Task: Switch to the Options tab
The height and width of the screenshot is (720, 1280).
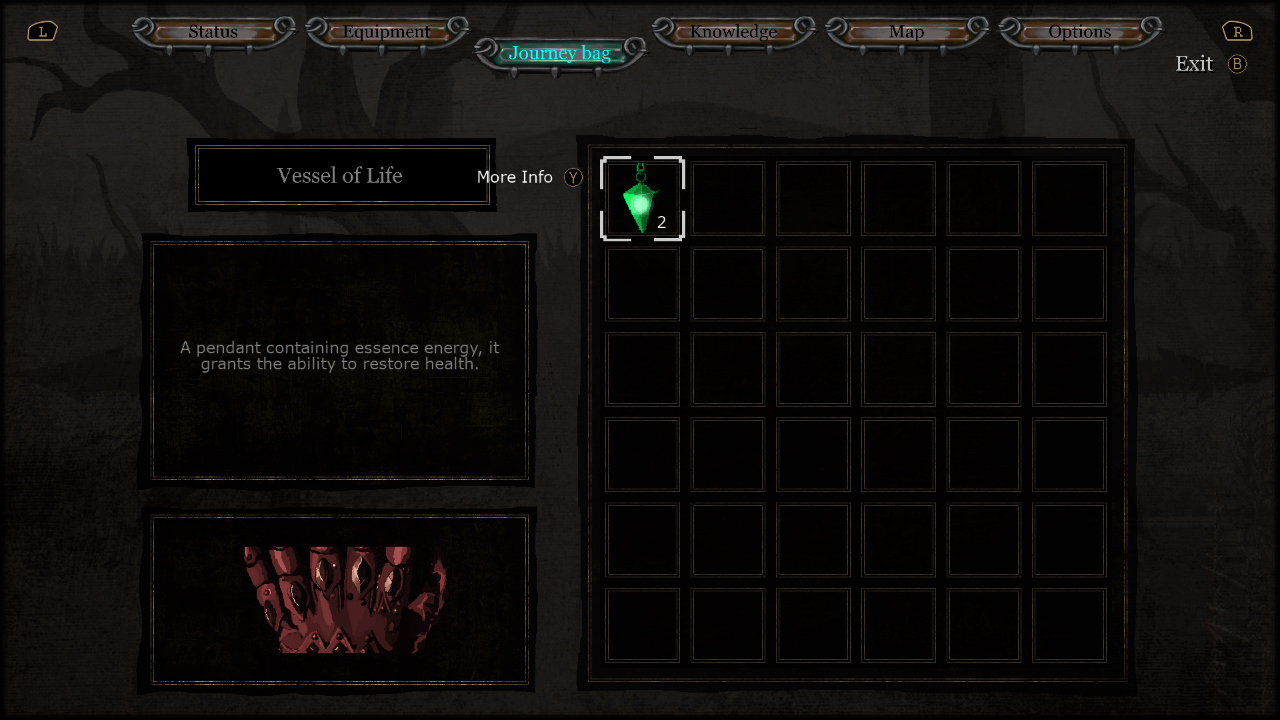Action: tap(1080, 31)
